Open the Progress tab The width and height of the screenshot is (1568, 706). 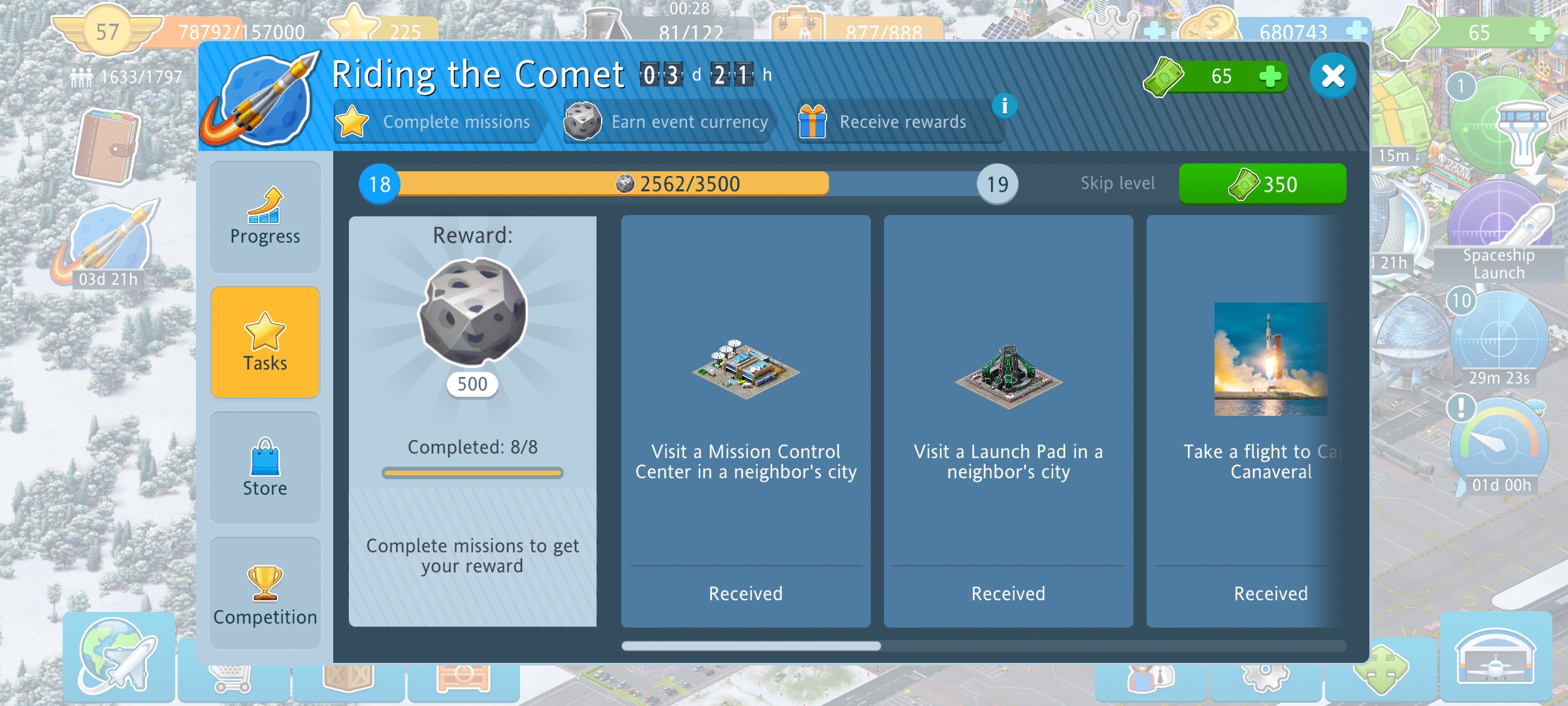click(265, 217)
